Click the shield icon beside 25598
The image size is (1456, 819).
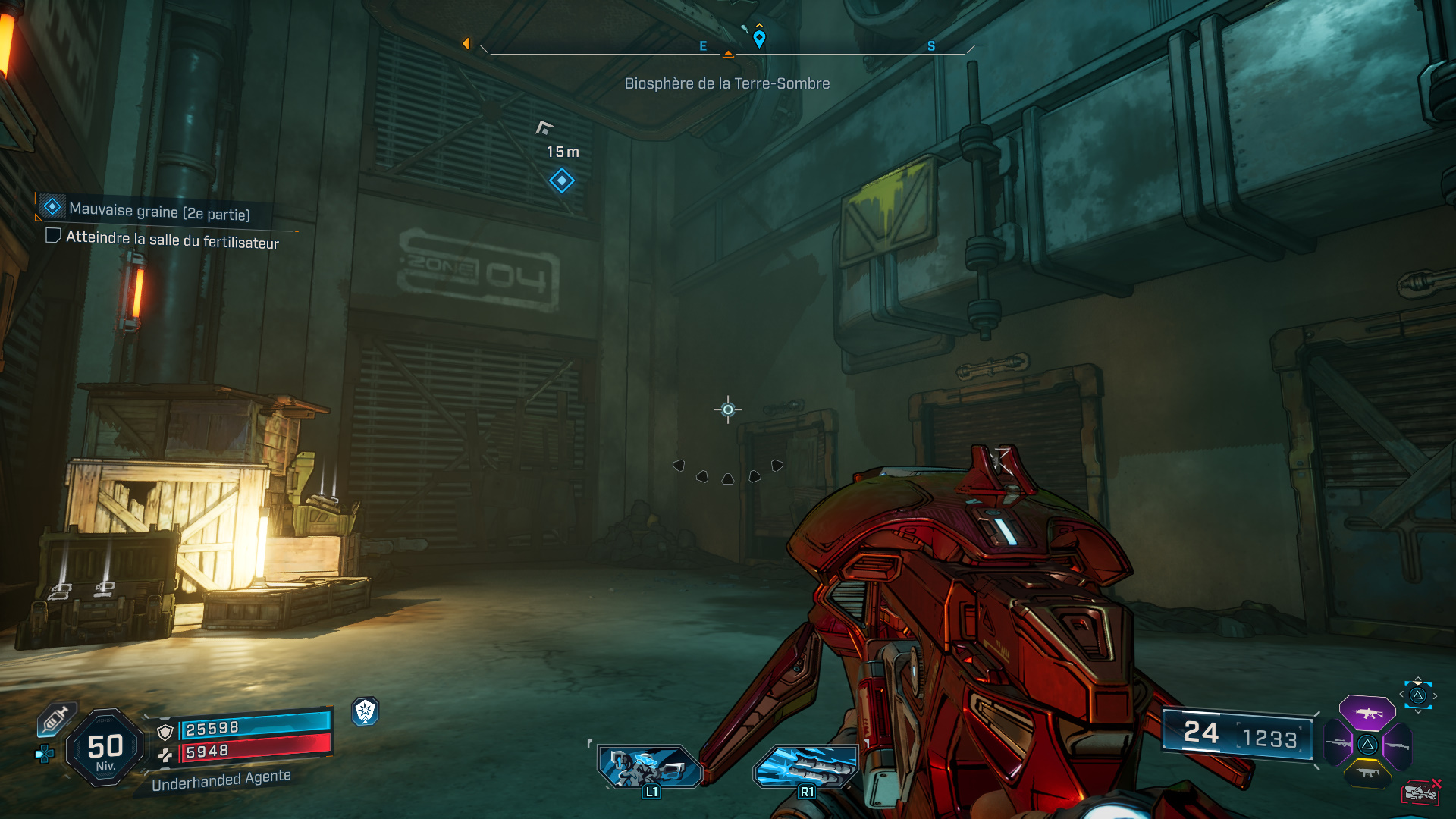tap(165, 730)
